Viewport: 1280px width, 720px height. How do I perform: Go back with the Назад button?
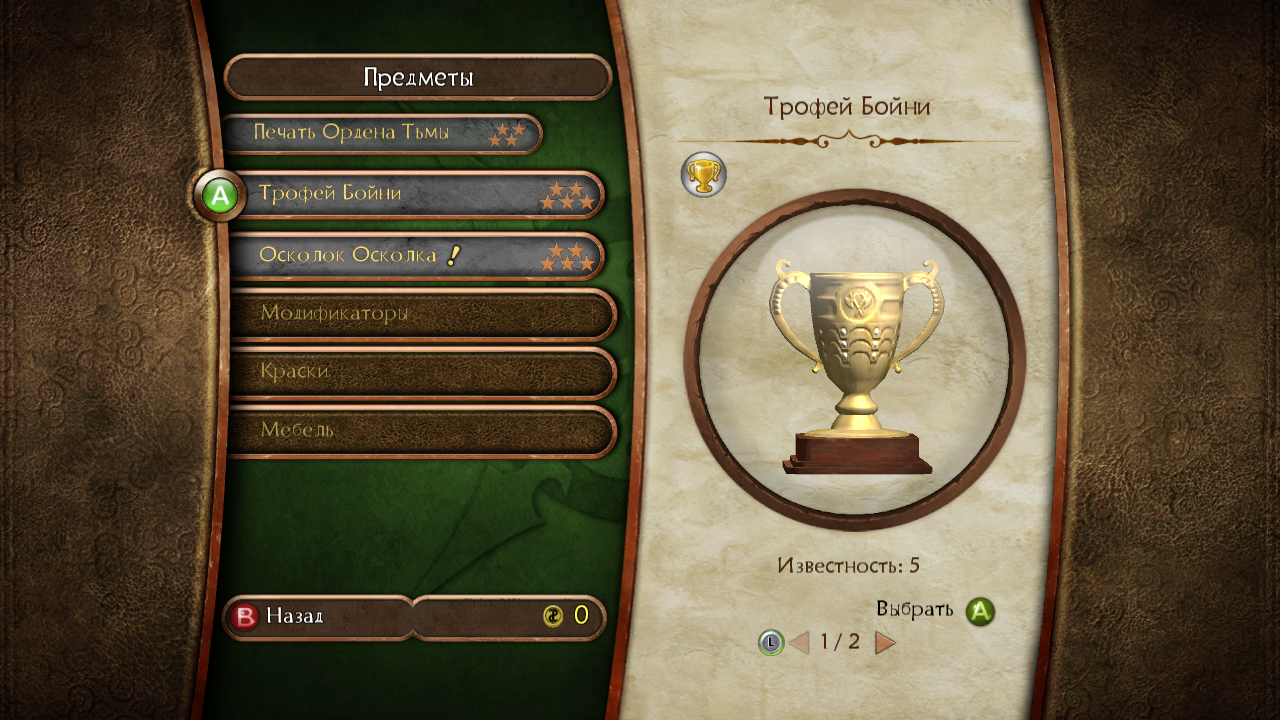pos(296,616)
